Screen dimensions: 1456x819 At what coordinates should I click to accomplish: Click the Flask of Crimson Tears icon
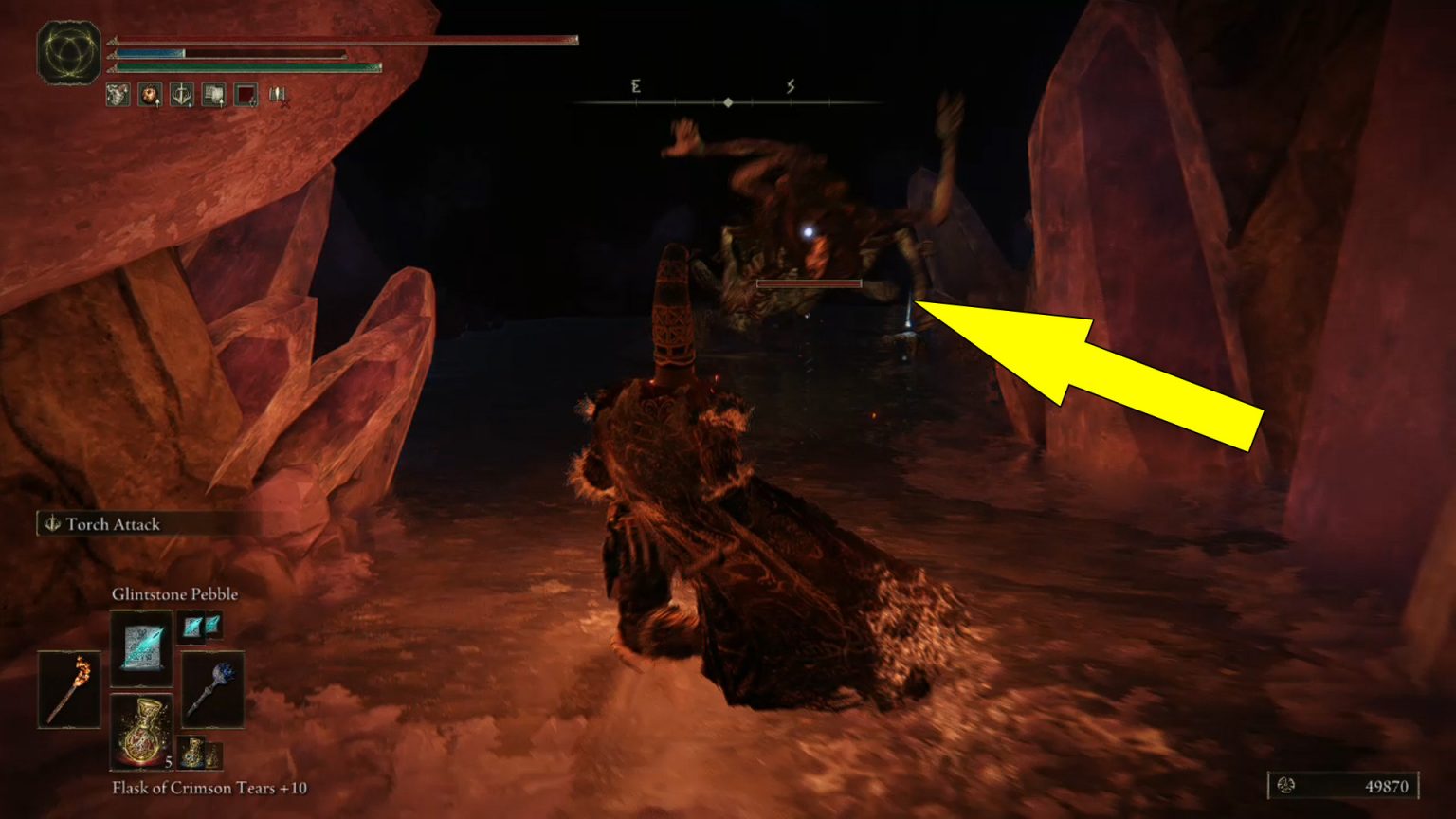click(x=140, y=732)
